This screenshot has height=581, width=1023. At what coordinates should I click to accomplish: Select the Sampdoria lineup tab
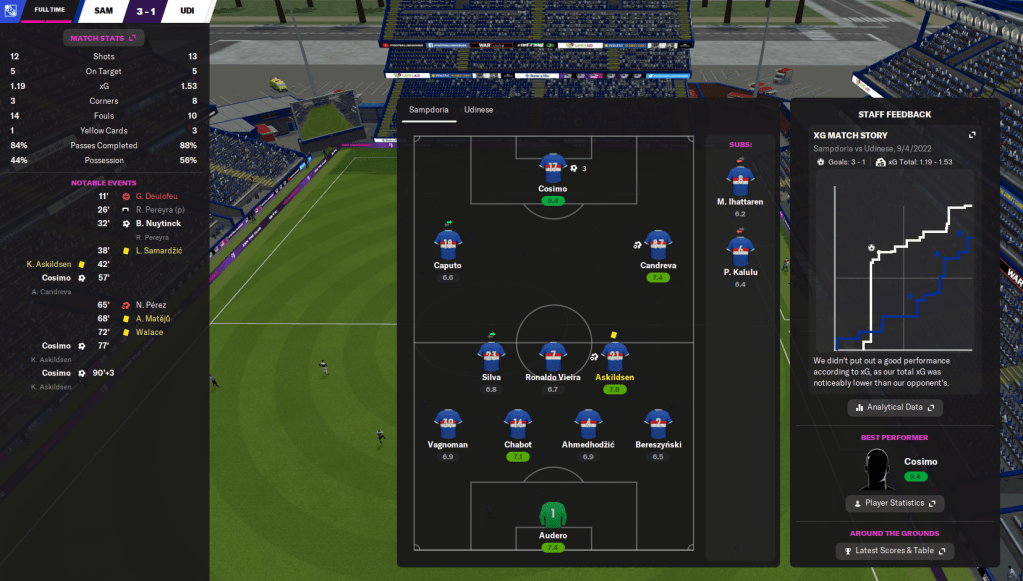[x=429, y=109]
